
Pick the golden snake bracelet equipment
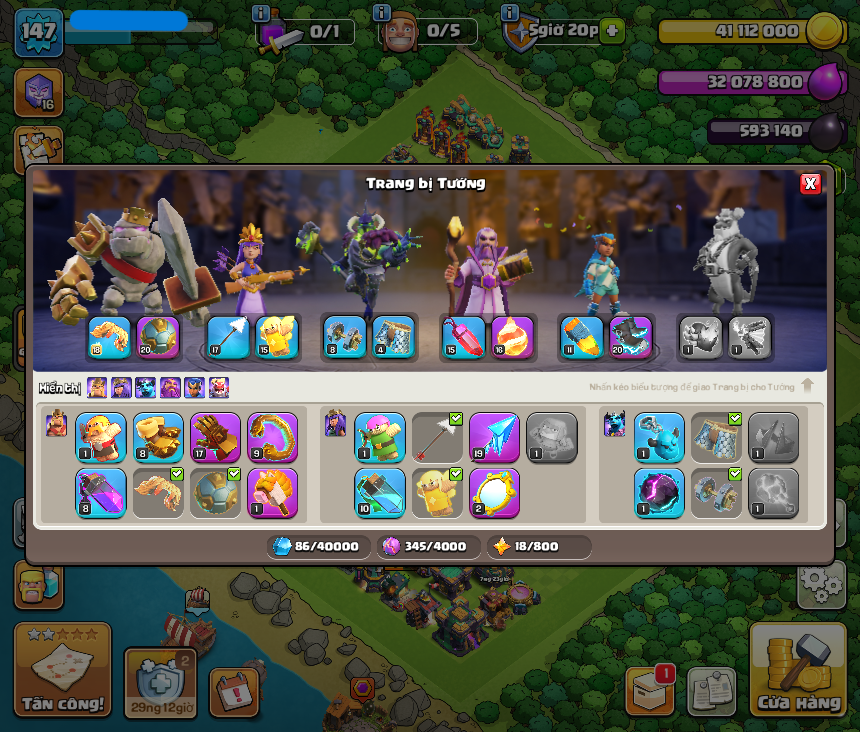[272, 437]
